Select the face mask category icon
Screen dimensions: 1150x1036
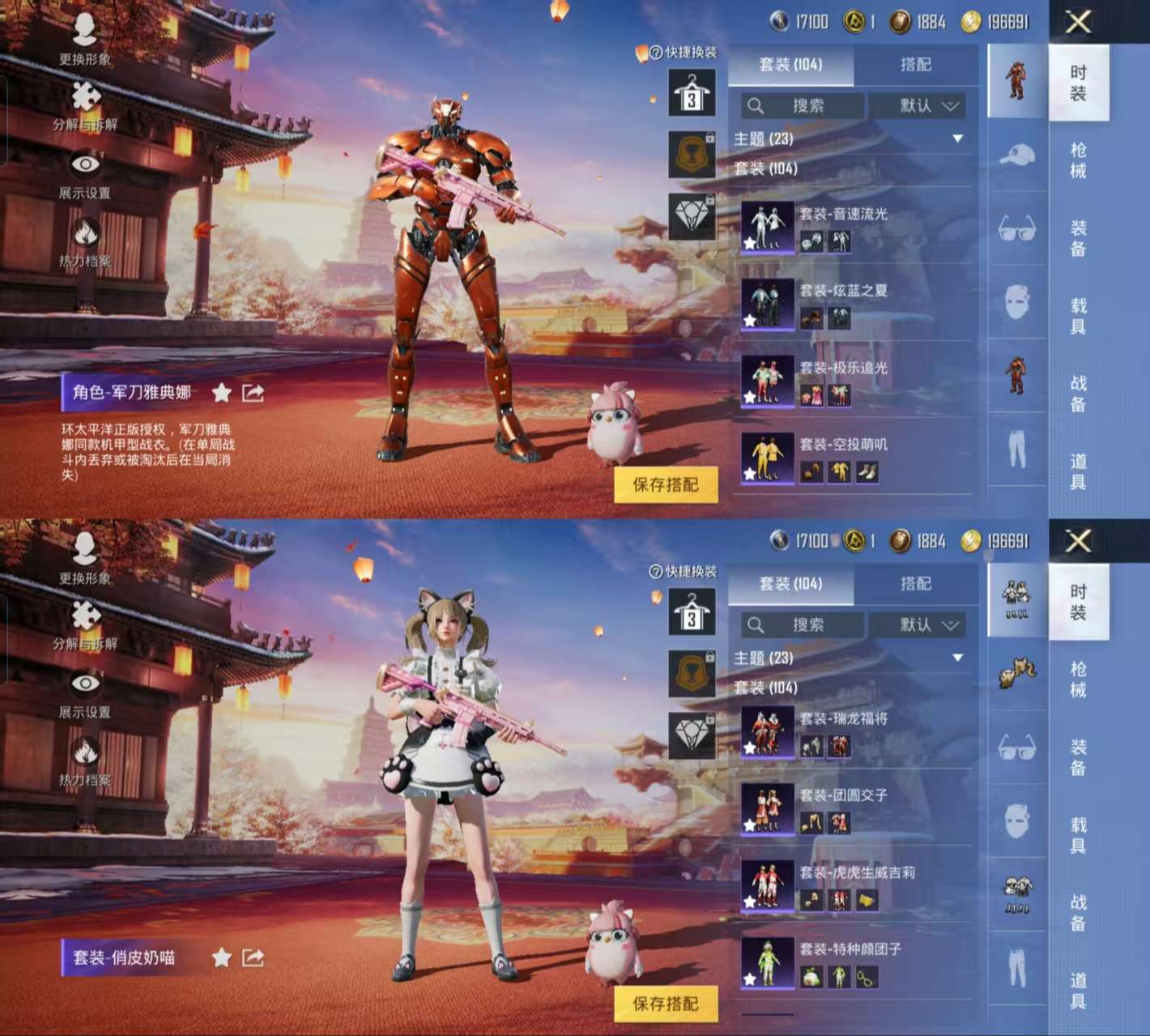tap(1017, 300)
